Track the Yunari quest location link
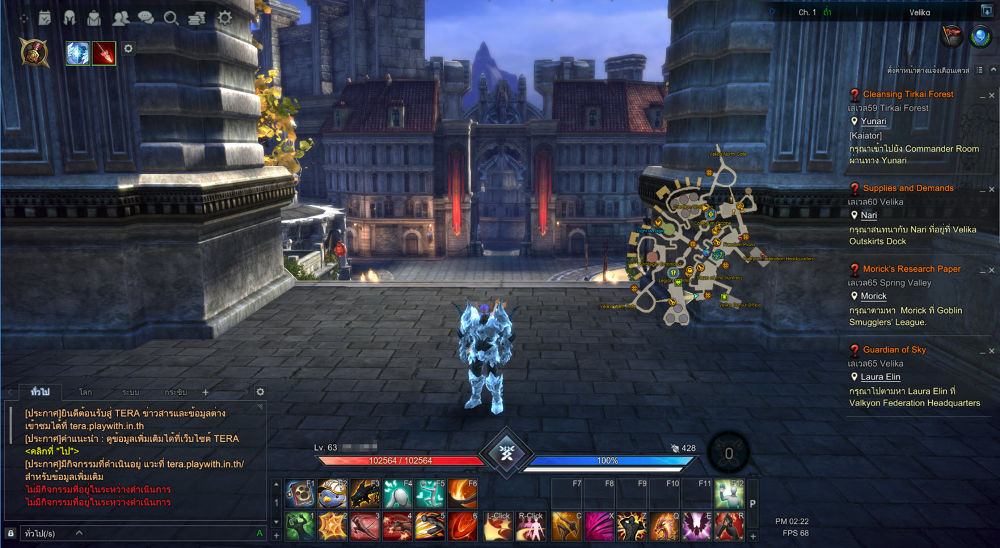This screenshot has width=1000, height=548. 873,121
